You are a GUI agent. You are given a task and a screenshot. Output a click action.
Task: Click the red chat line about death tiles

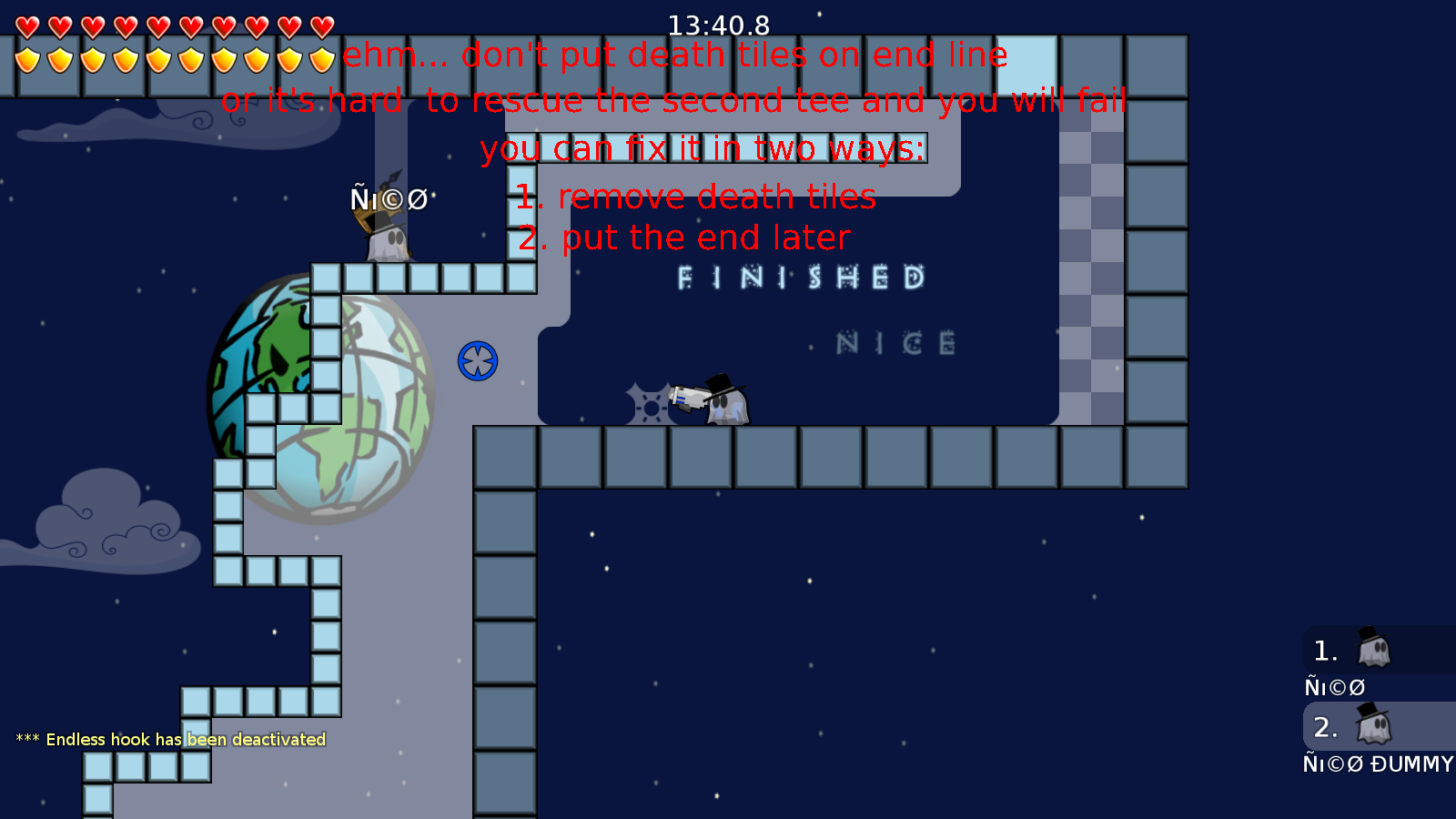coord(673,55)
